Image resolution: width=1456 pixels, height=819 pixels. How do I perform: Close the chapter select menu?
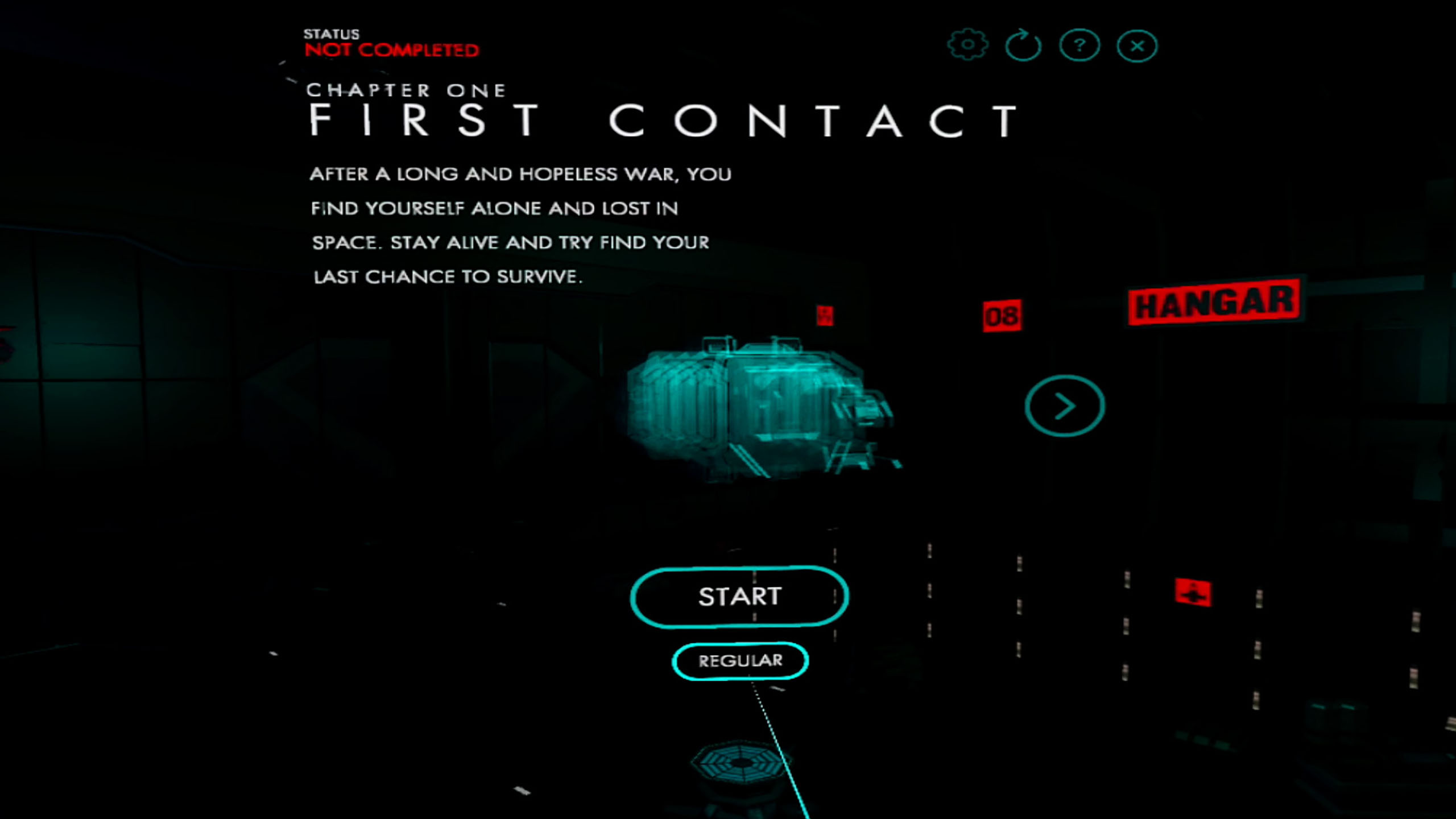pos(1137,46)
